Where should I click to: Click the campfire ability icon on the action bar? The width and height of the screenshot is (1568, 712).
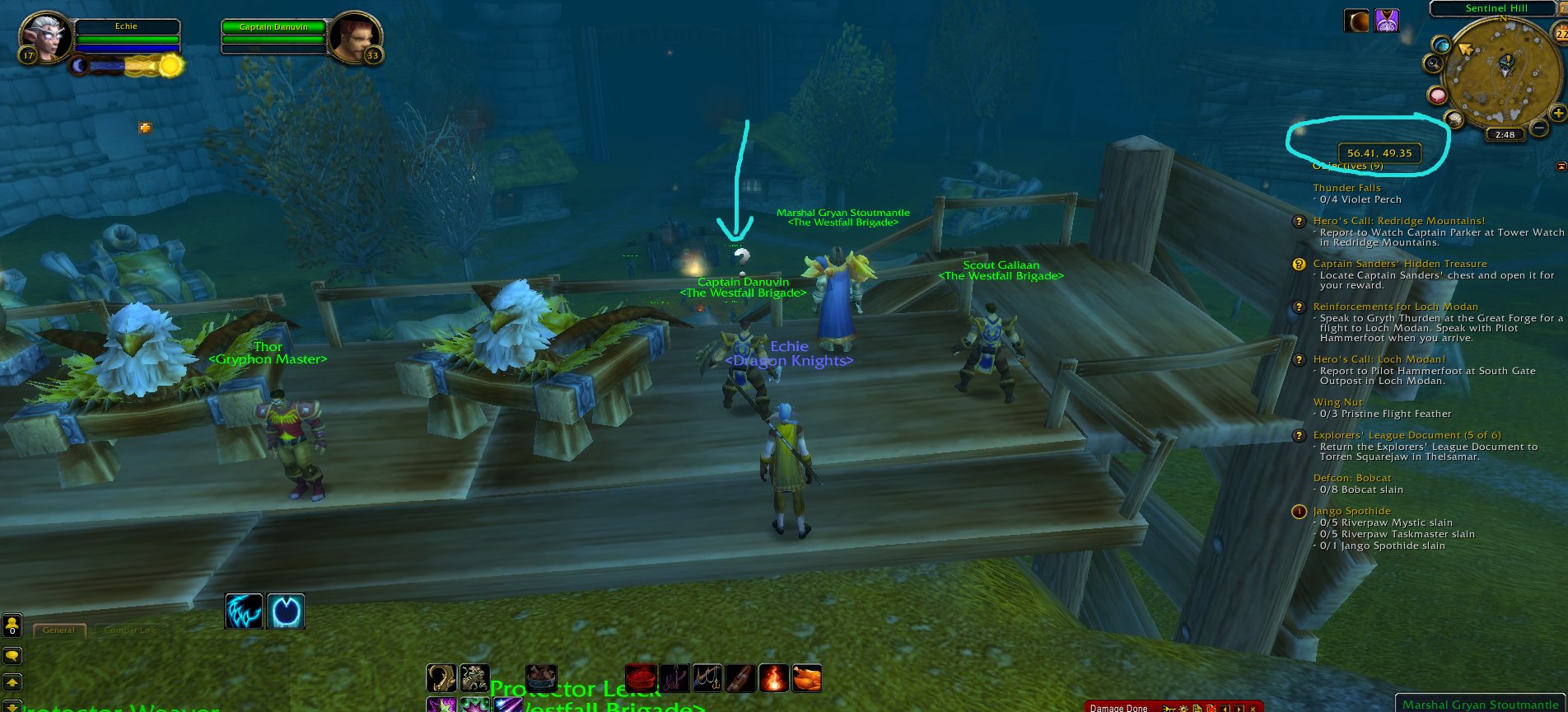(x=772, y=678)
